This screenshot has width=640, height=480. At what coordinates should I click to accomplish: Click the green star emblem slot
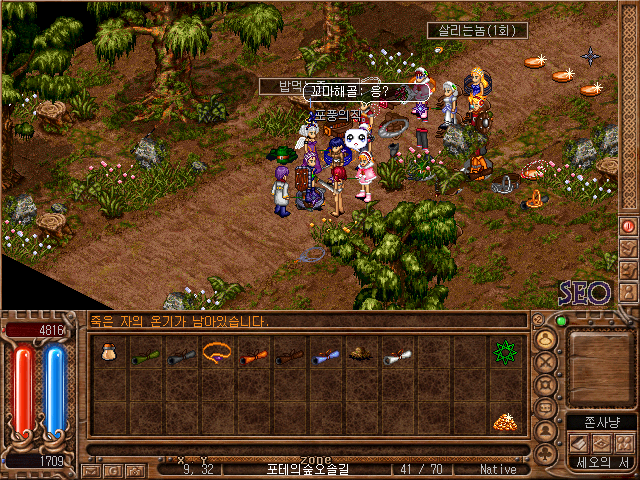[503, 353]
